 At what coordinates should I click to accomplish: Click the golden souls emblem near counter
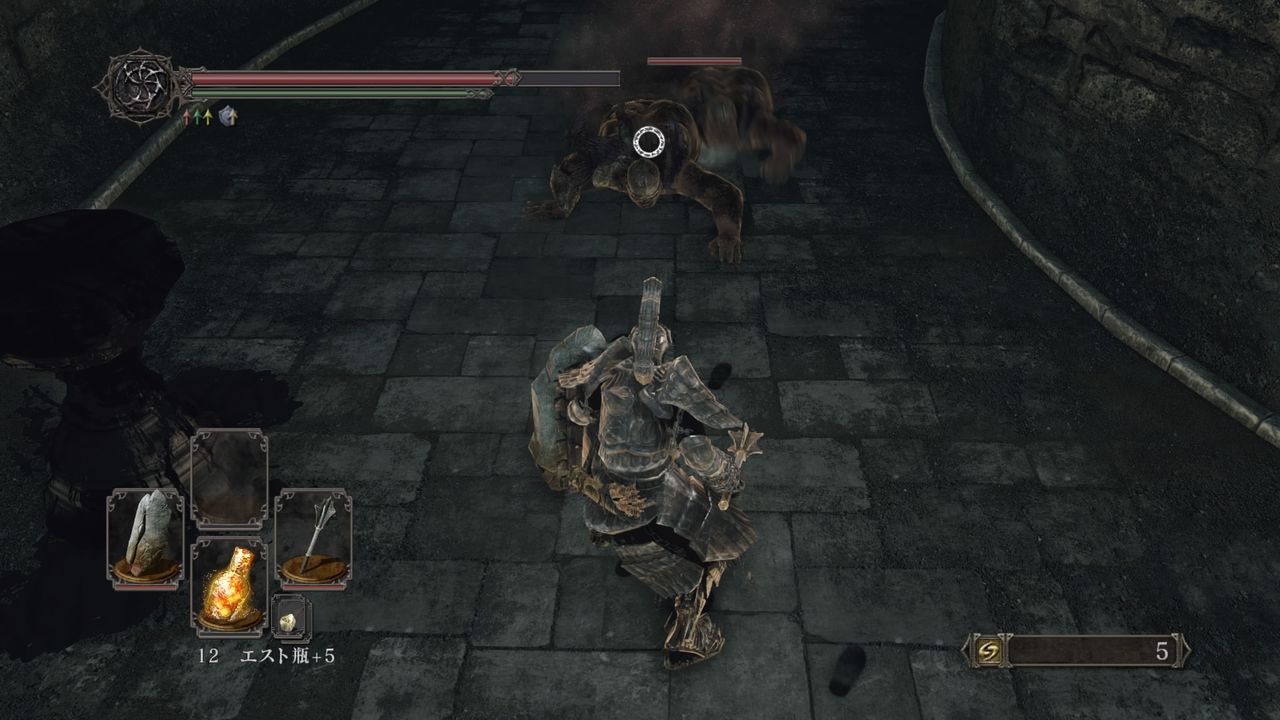coord(989,651)
